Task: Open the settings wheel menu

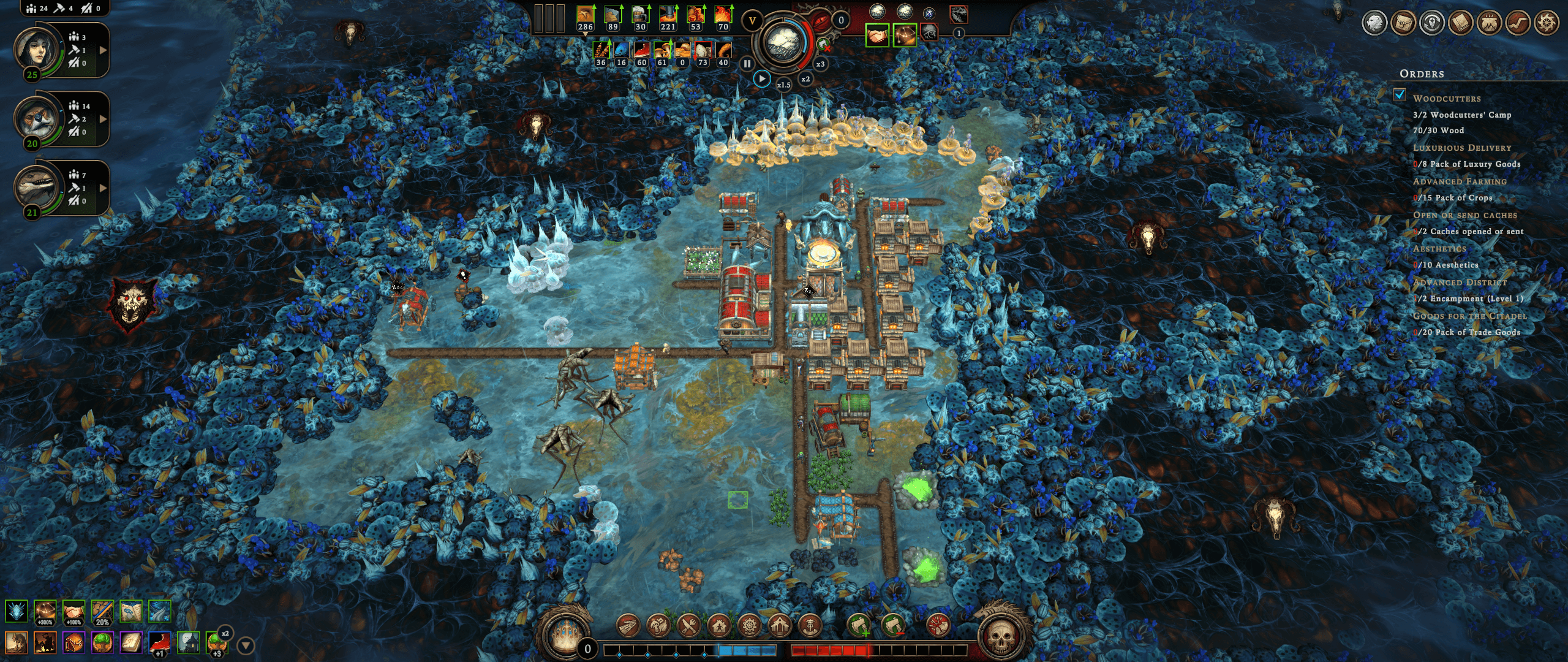Action: pos(1547,23)
